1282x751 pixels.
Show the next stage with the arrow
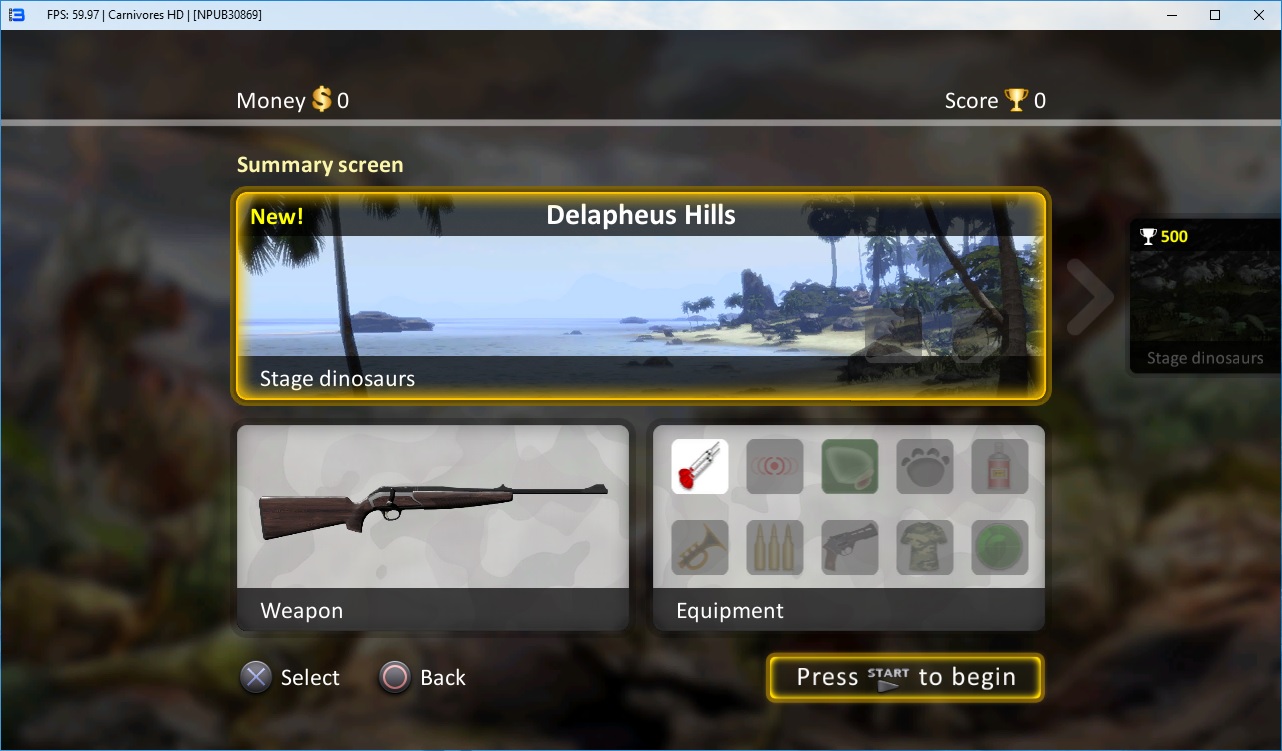1090,297
